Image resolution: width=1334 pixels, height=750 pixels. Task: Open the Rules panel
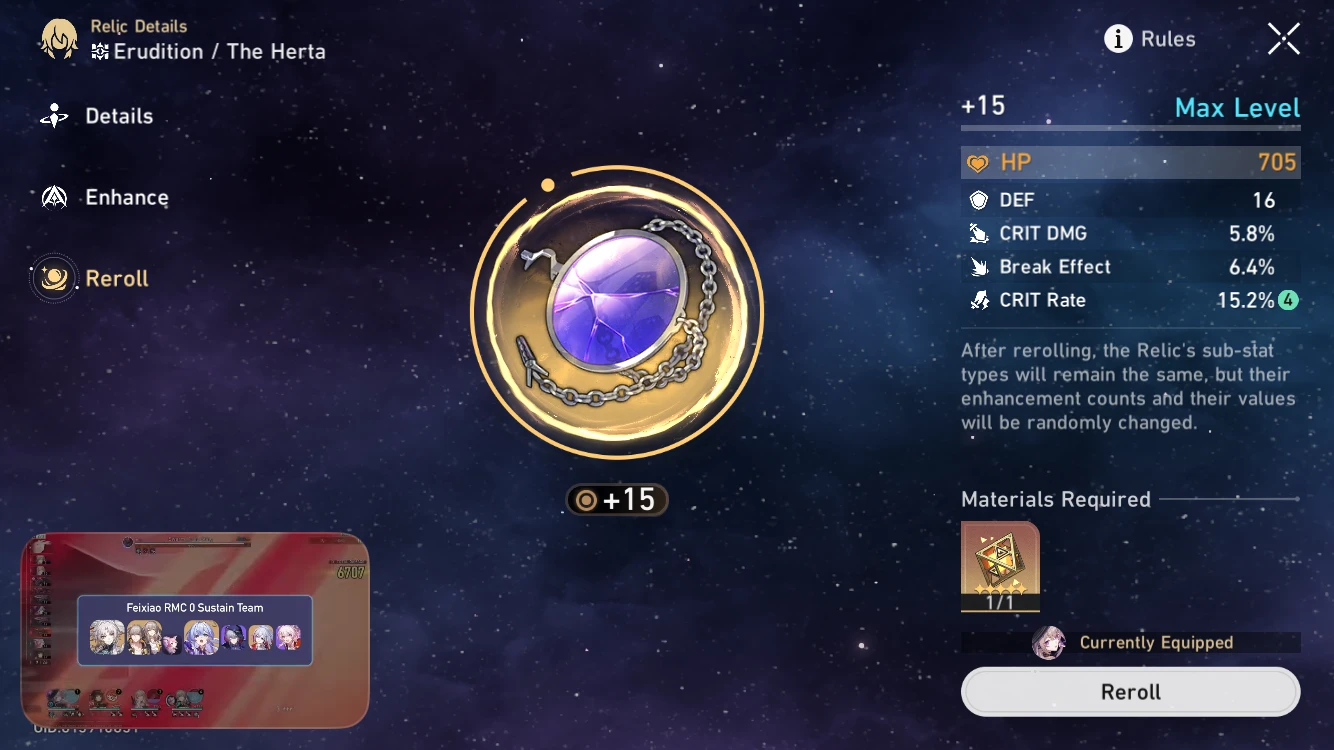pos(1168,38)
